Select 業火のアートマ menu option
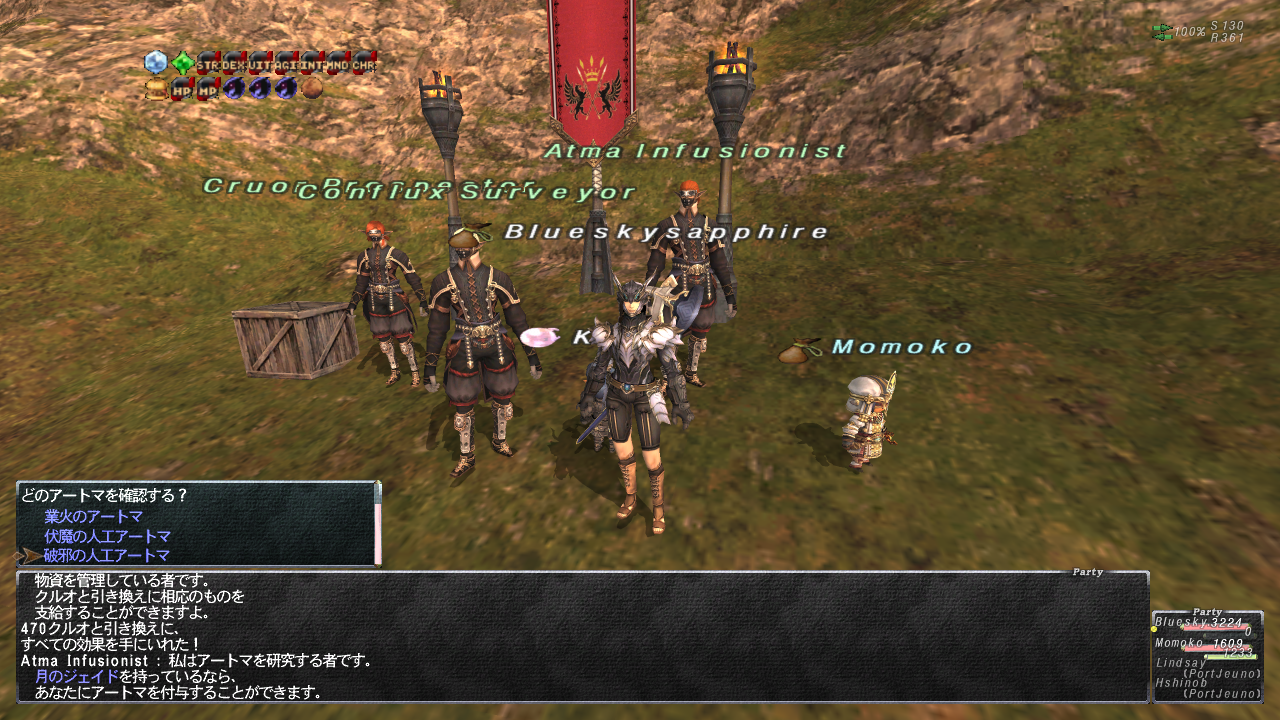The width and height of the screenshot is (1280, 720). pyautogui.click(x=93, y=517)
